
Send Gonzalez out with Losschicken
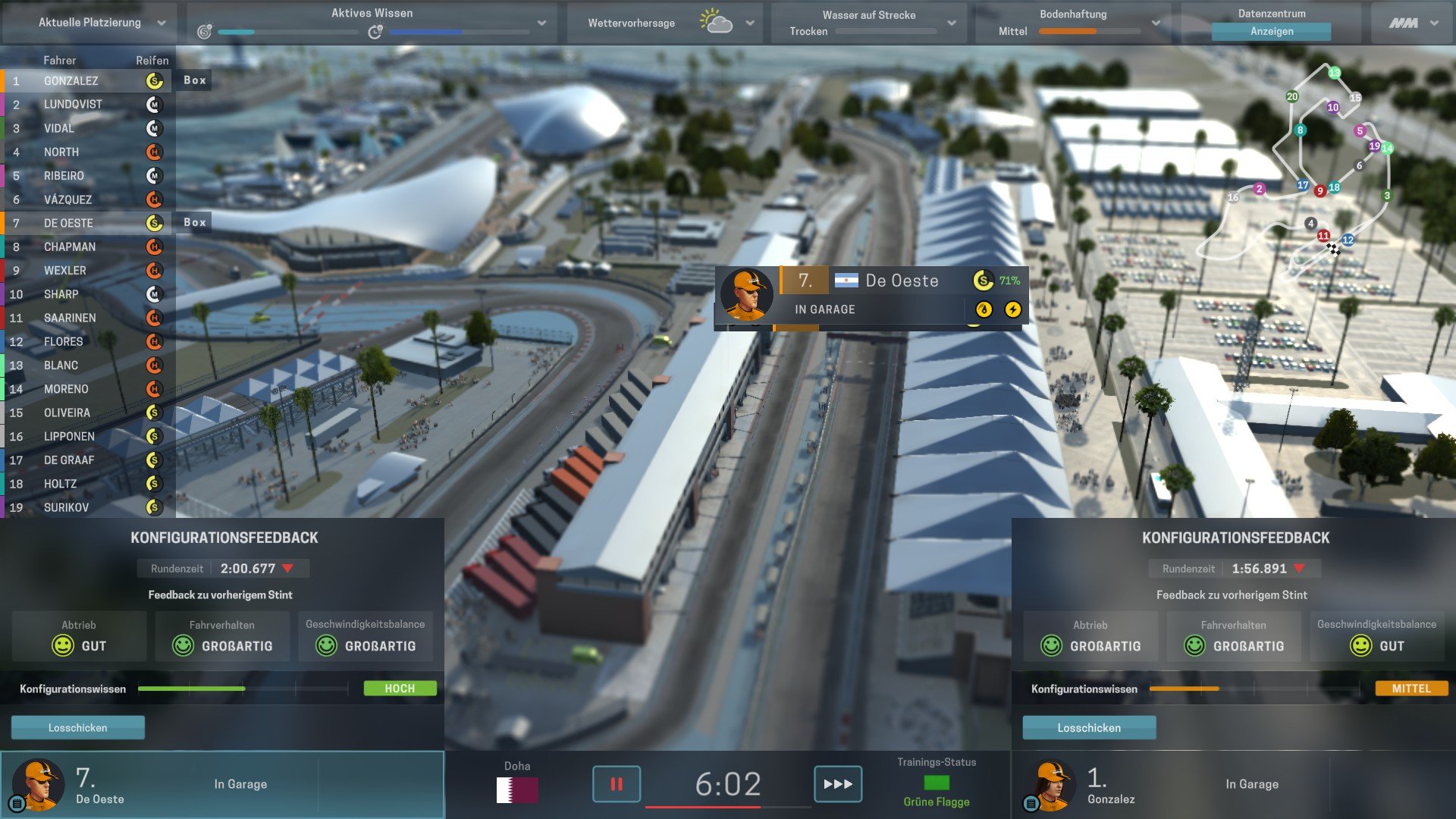[x=1089, y=727]
